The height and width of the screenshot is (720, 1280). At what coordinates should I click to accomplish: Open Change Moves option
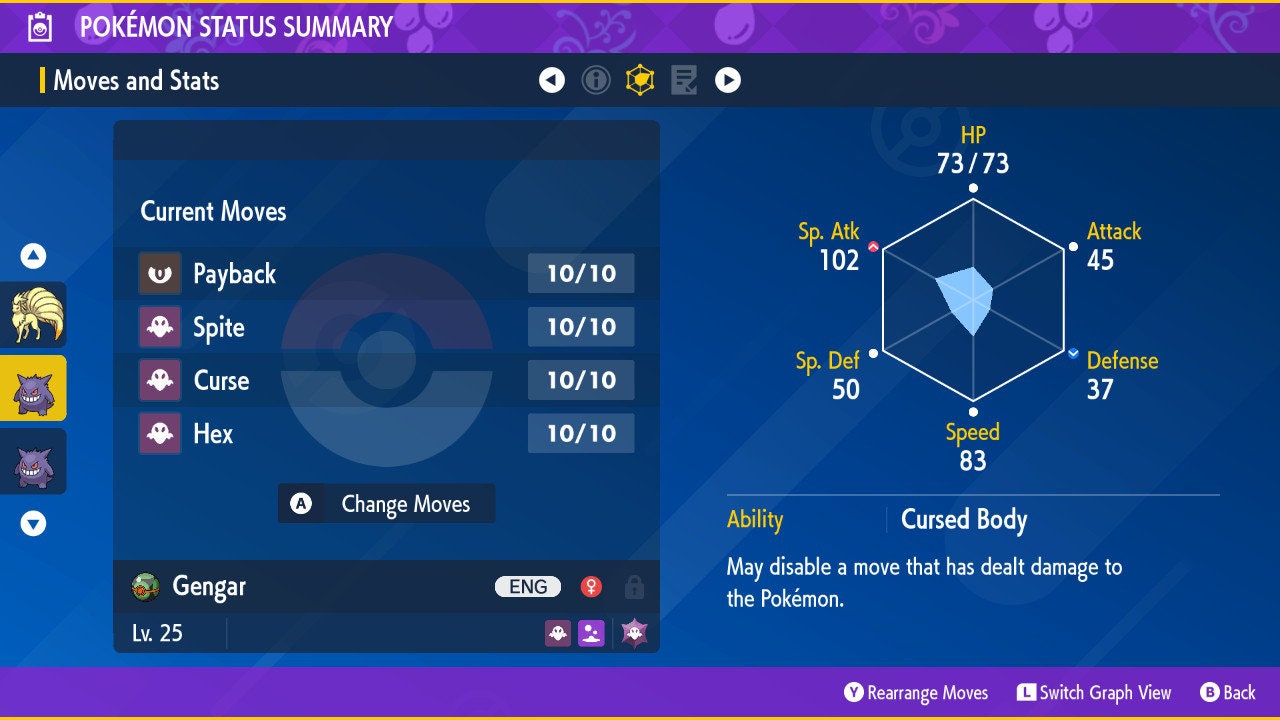click(x=386, y=504)
